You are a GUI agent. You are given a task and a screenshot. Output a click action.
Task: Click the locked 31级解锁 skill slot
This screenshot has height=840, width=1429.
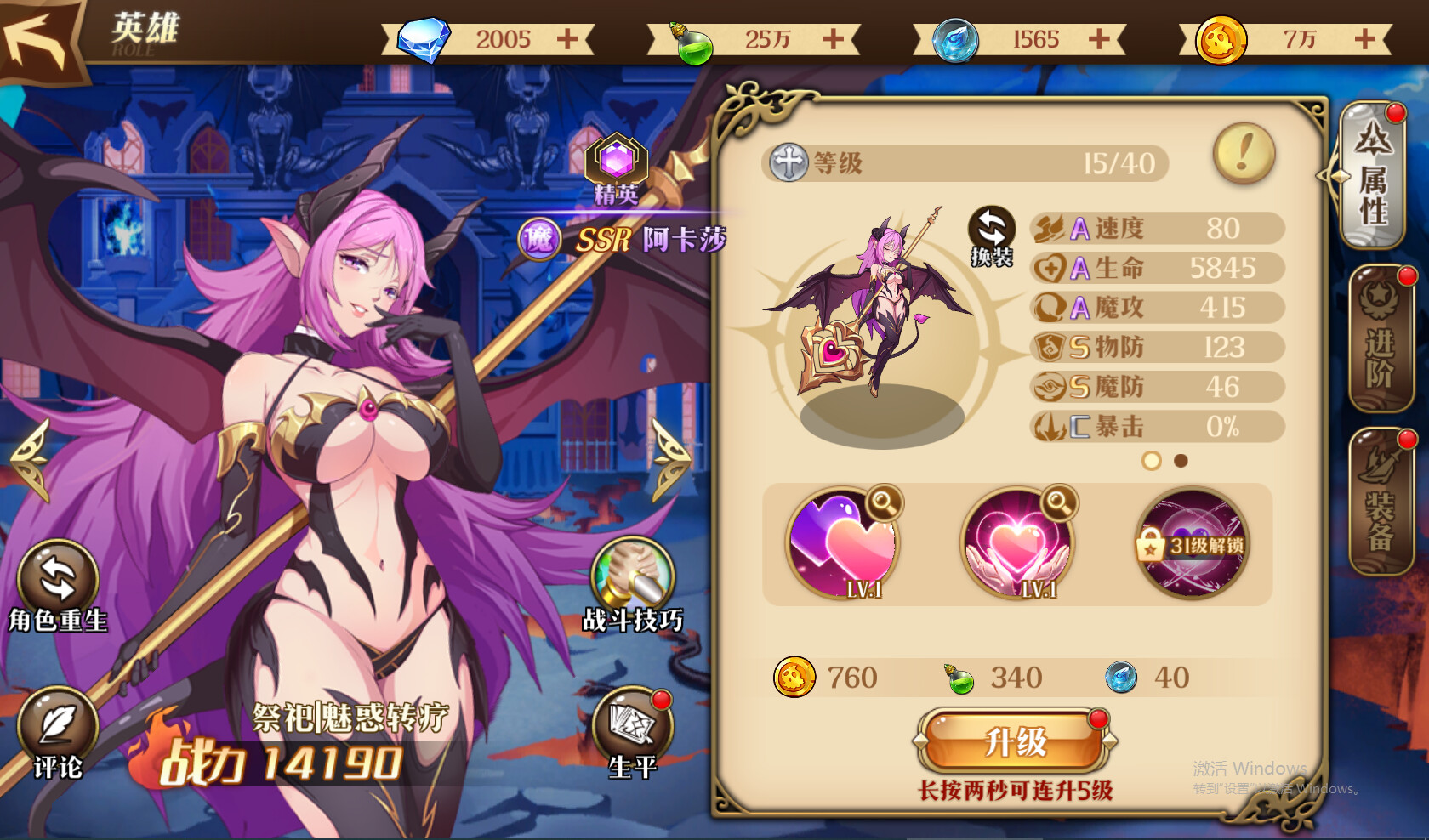[x=1191, y=542]
